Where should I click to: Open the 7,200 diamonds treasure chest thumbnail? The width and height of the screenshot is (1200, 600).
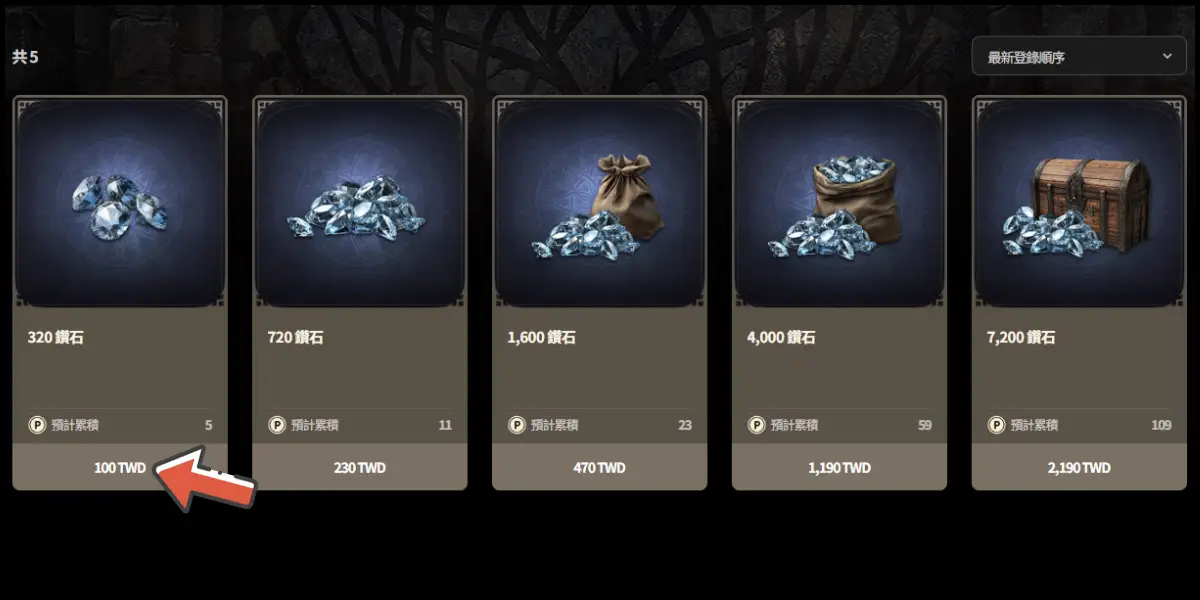pos(1080,203)
